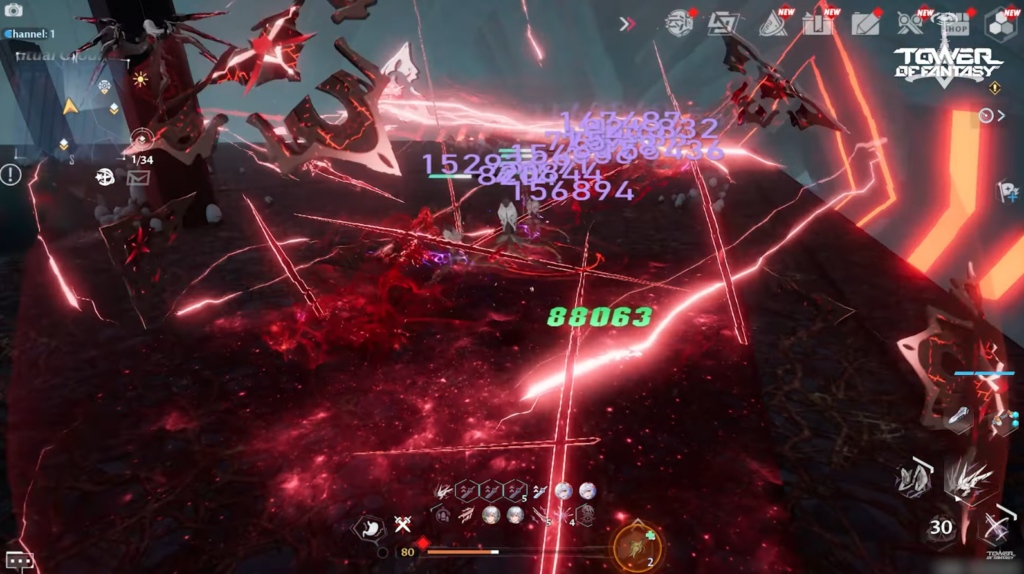Open the mailbox envelope icon
Screen dimensions: 1024x574
[x=138, y=178]
